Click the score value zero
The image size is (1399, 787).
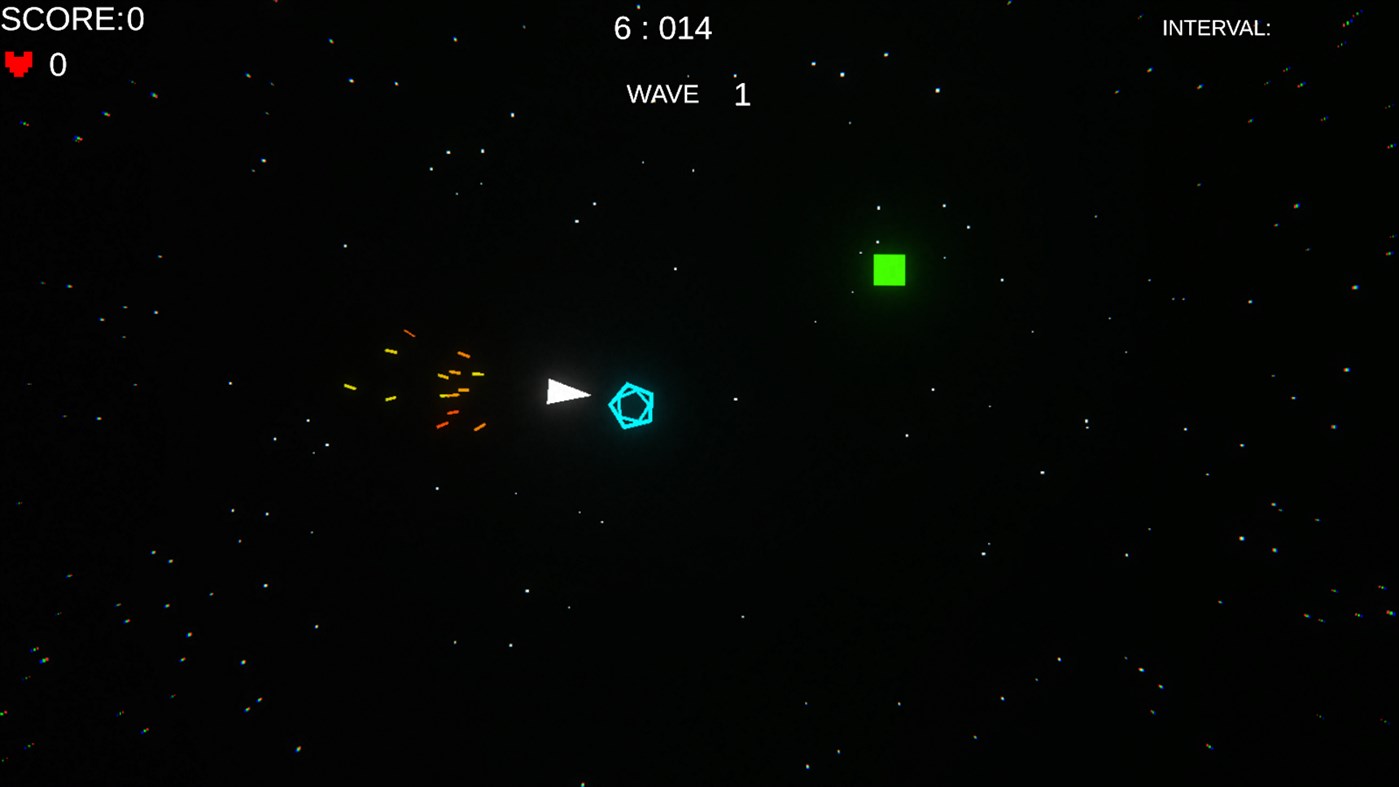136,18
